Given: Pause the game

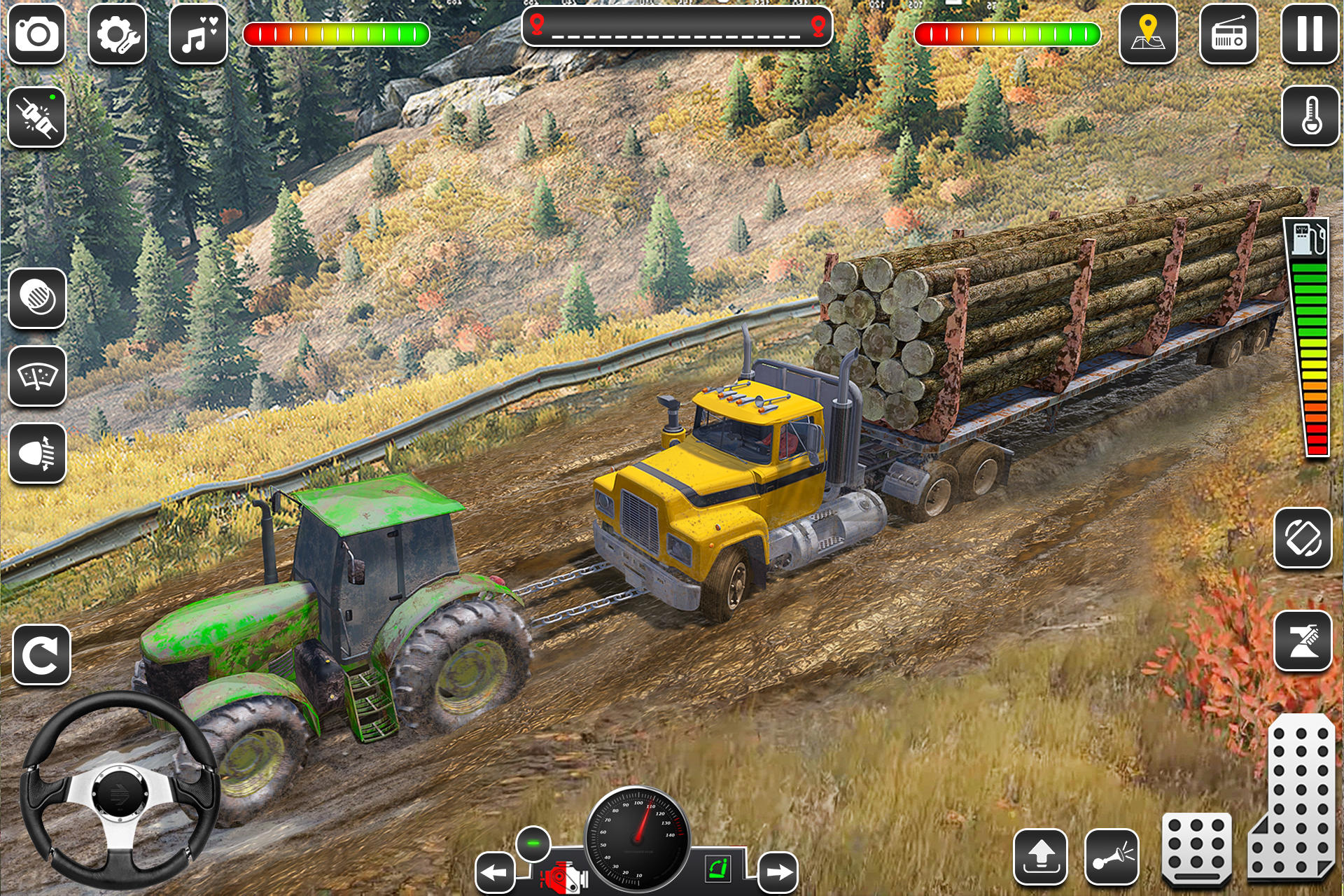Looking at the screenshot, I should [x=1308, y=33].
